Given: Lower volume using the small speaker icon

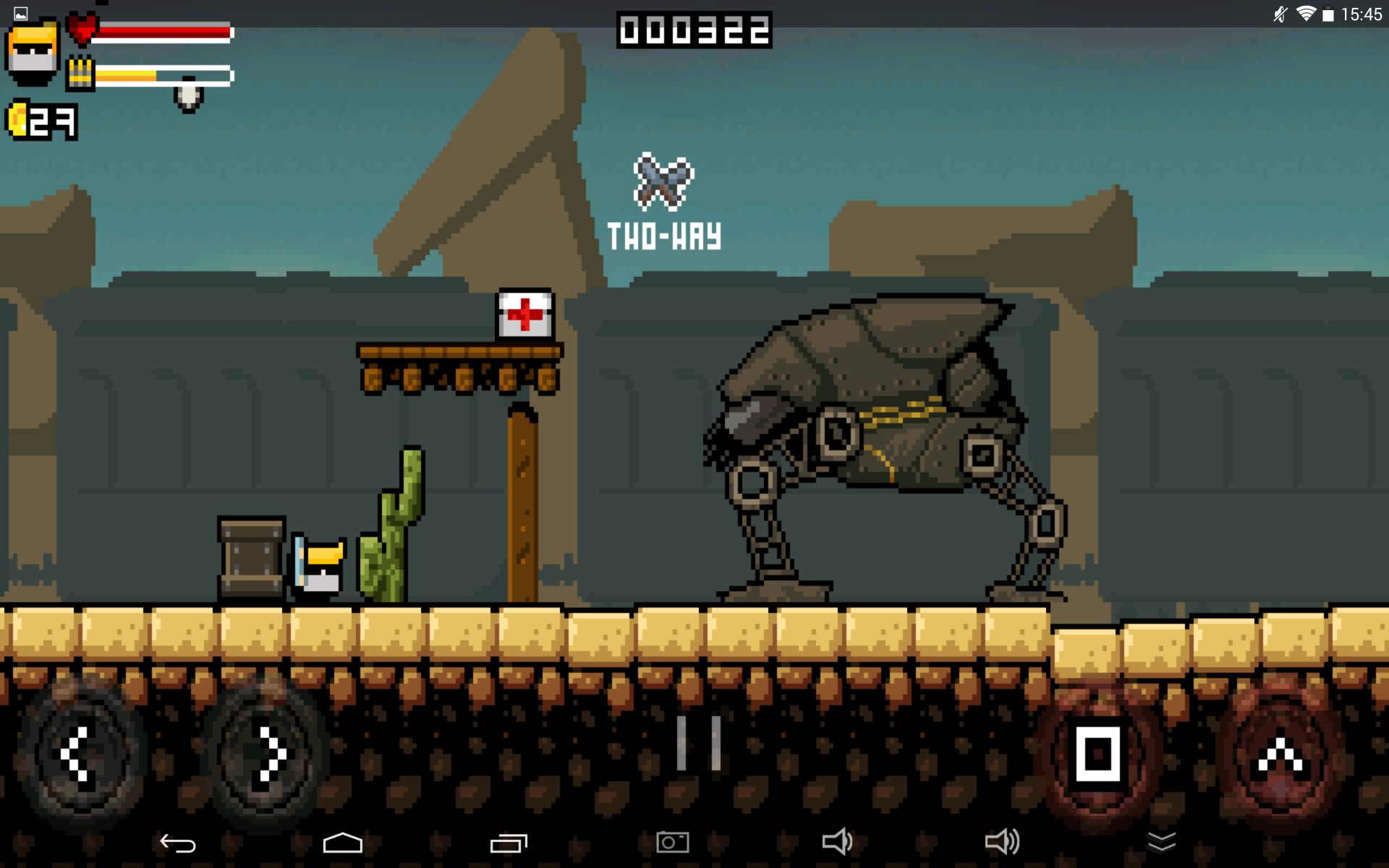Looking at the screenshot, I should coord(837,842).
